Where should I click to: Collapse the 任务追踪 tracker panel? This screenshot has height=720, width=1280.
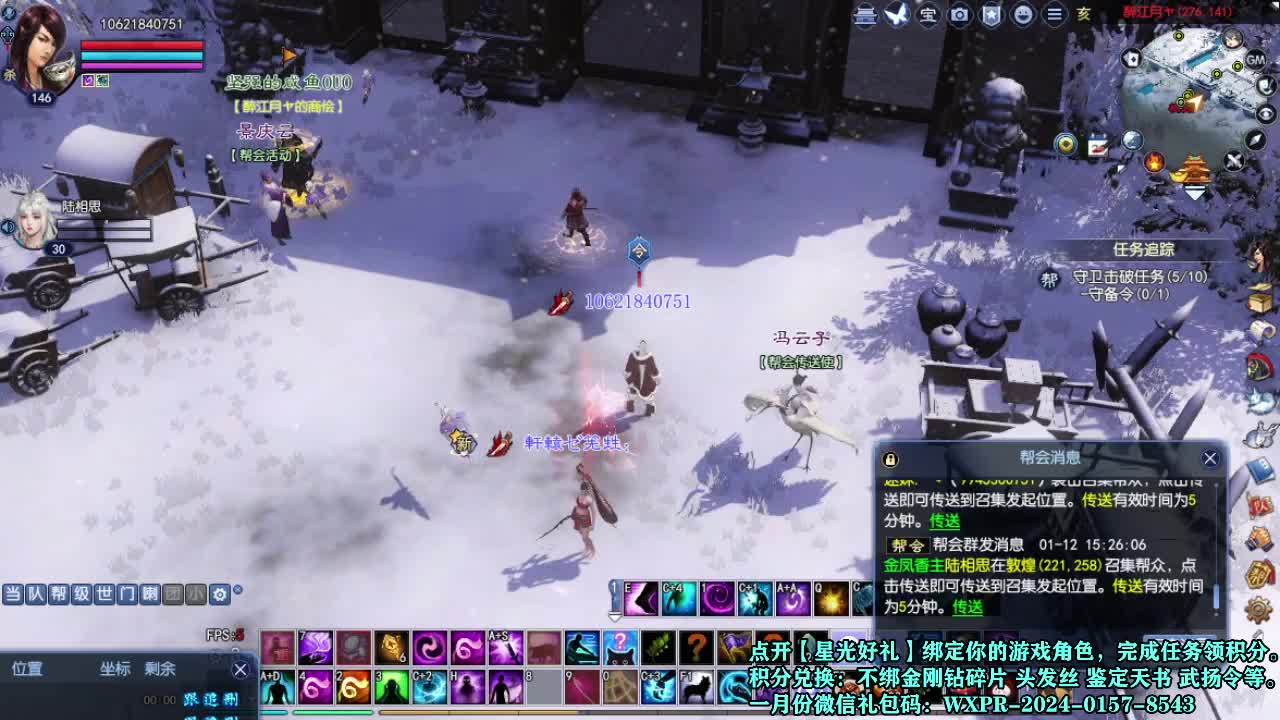point(1144,249)
